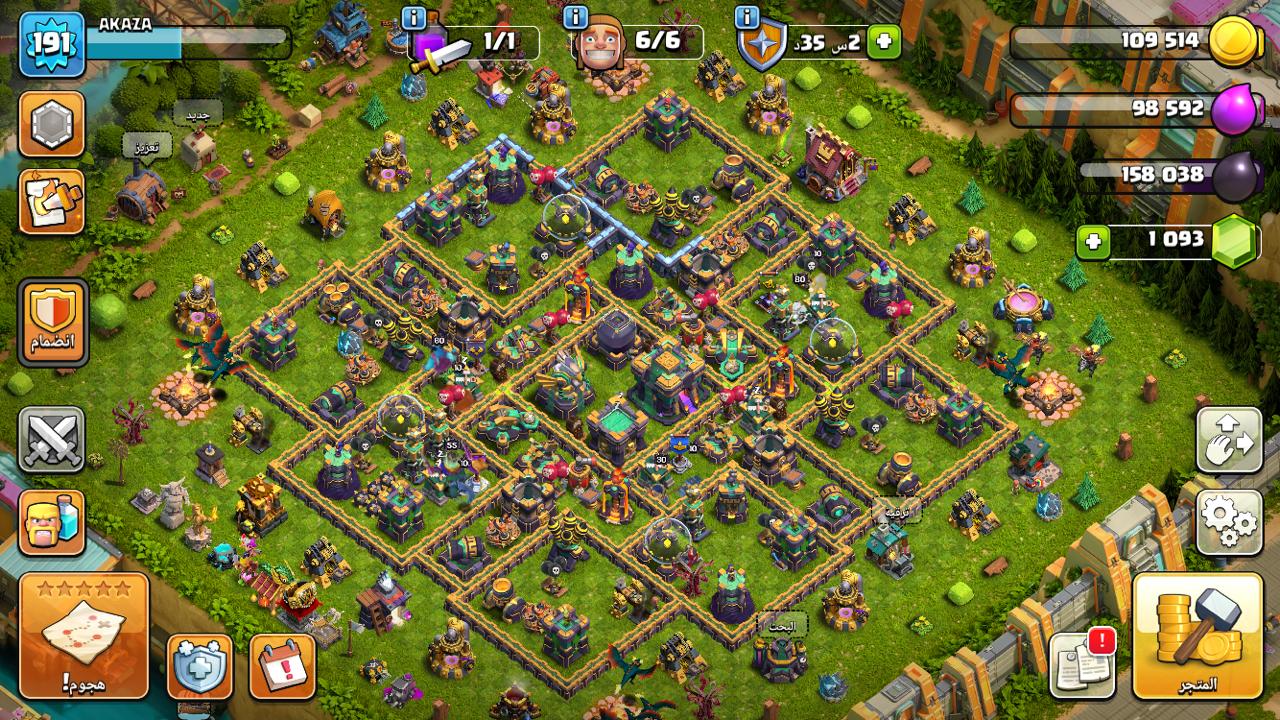The image size is (1280, 720).
Task: Open the player profile level 191 badge
Action: pos(51,44)
